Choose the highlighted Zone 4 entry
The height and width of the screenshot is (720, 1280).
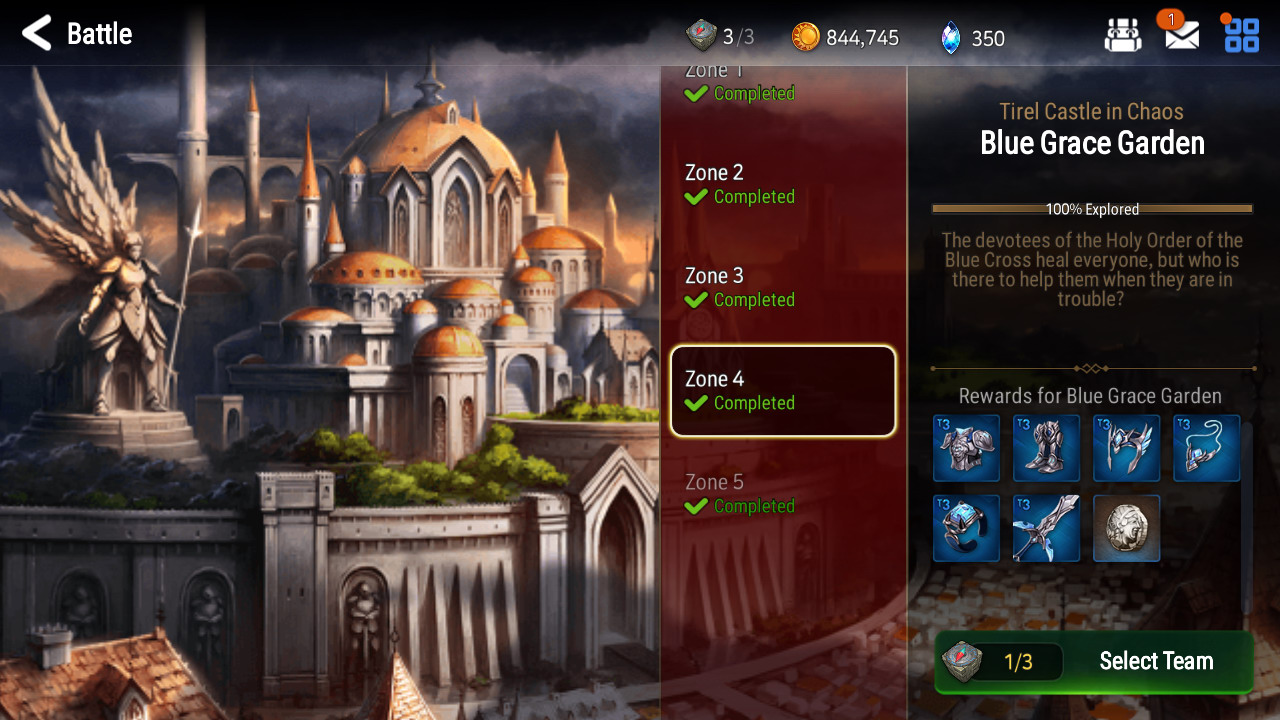[x=782, y=391]
